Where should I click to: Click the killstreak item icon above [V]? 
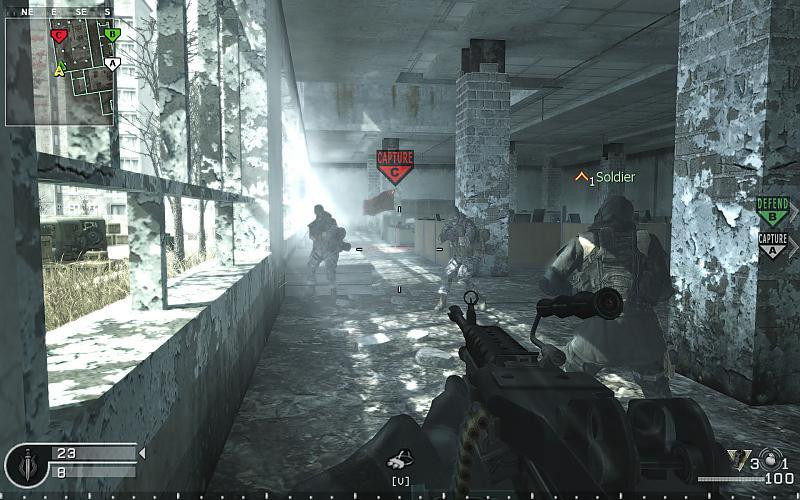[x=399, y=461]
